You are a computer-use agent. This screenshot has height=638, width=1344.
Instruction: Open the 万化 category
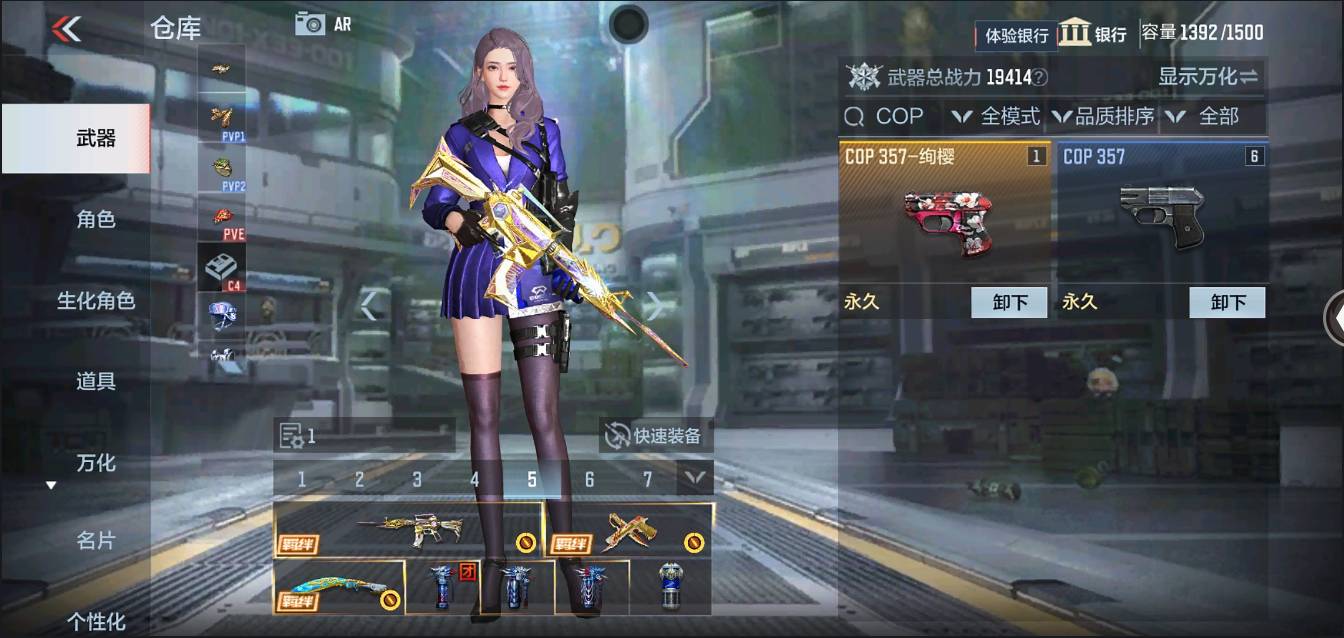click(x=95, y=463)
